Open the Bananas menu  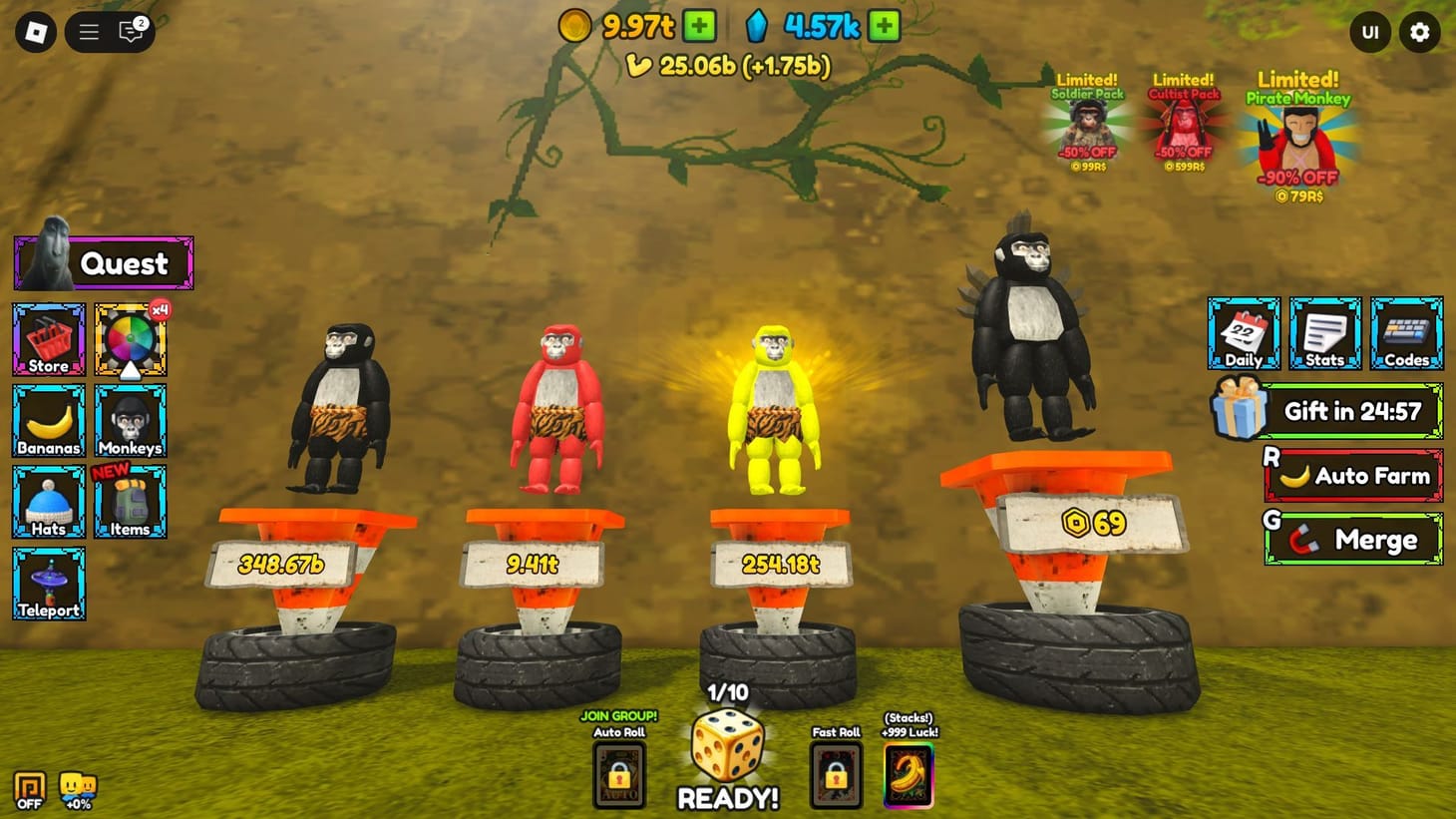point(48,420)
